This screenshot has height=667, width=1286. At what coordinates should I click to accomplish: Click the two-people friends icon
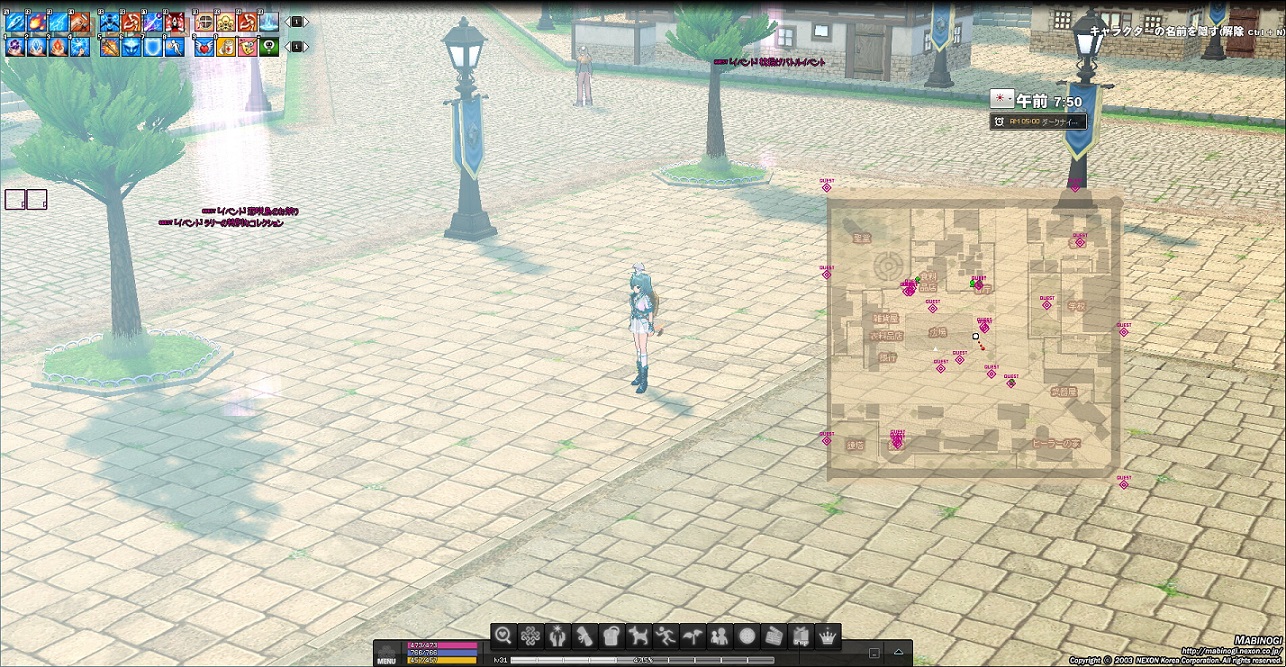coord(719,635)
